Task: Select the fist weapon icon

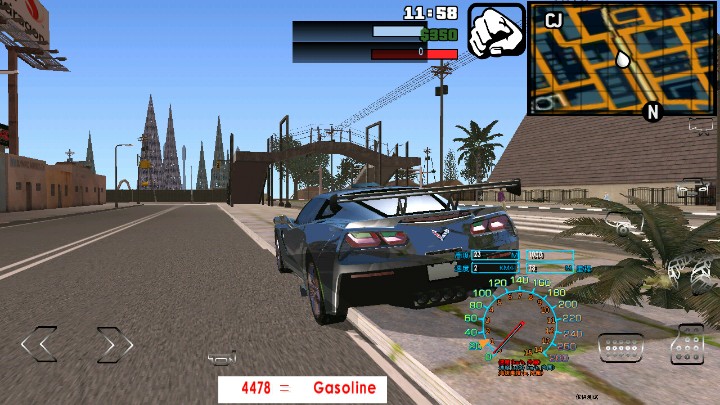Action: (496, 31)
